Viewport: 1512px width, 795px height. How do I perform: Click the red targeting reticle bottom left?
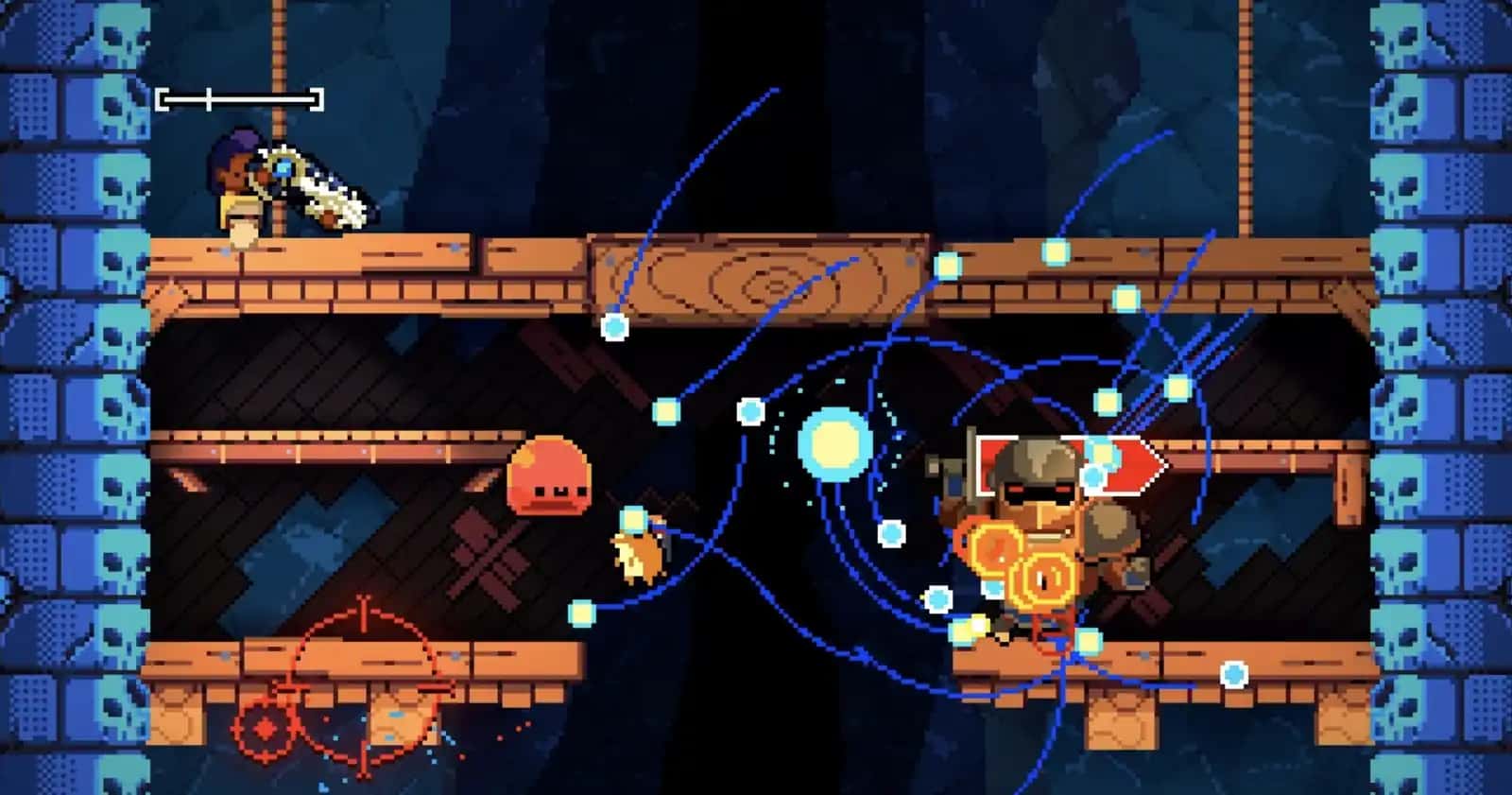point(362,681)
